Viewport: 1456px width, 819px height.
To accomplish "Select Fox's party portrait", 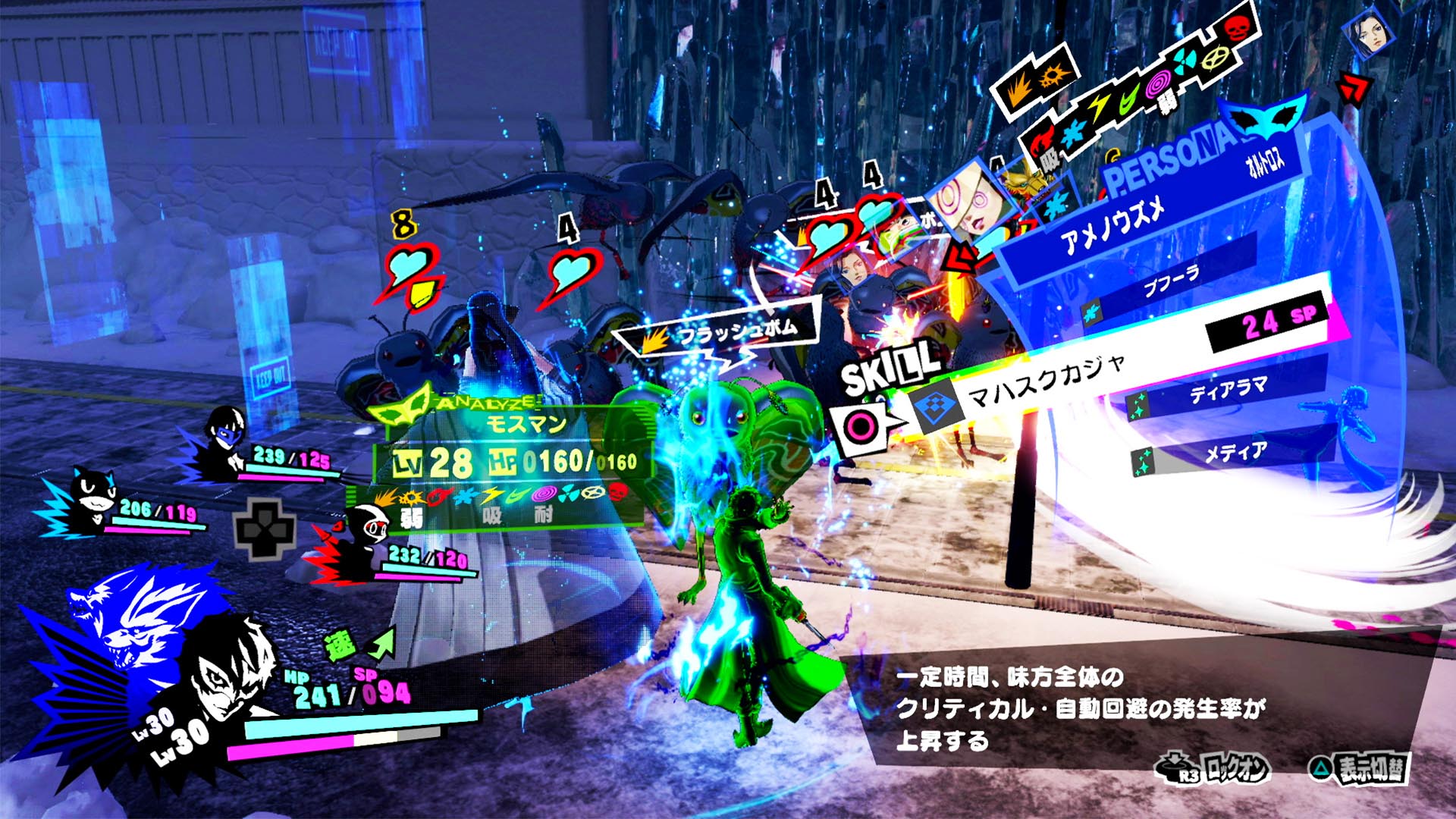I will point(226,440).
